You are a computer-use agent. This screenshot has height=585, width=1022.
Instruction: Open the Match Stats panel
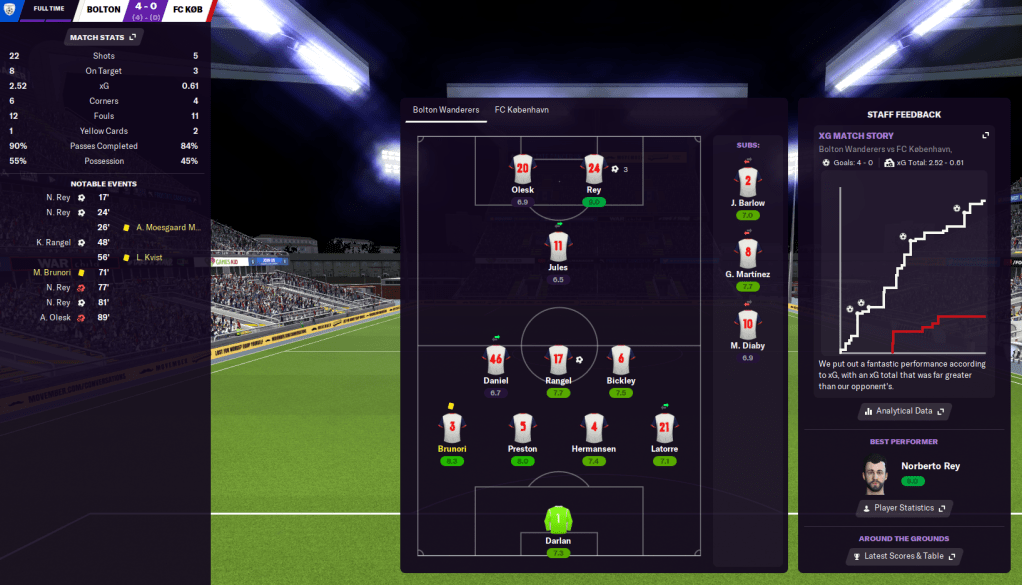tap(104, 37)
